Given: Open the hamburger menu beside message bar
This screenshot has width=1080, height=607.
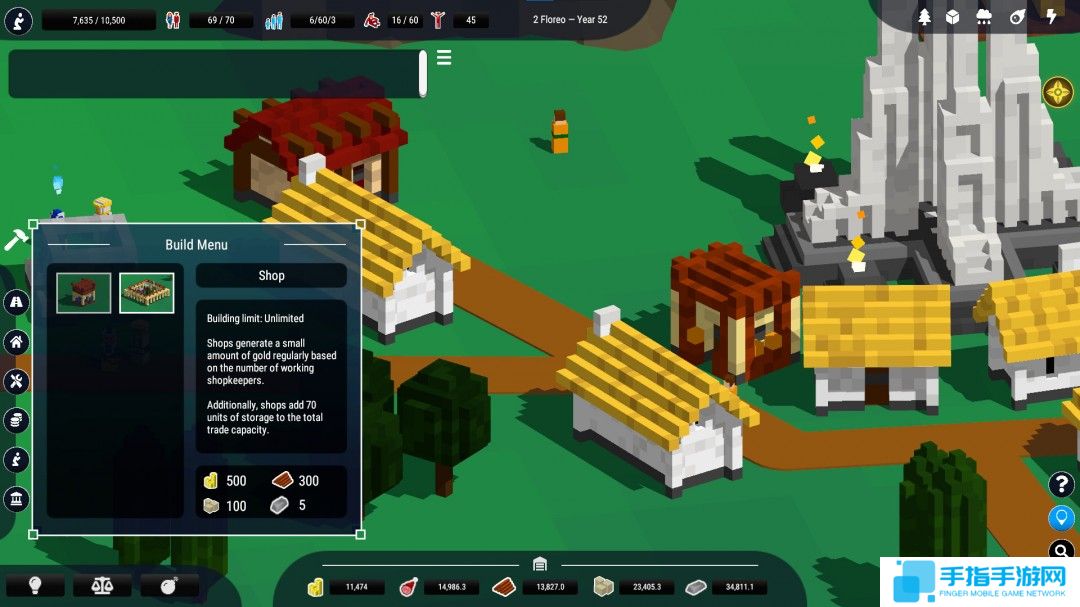Looking at the screenshot, I should [x=444, y=58].
